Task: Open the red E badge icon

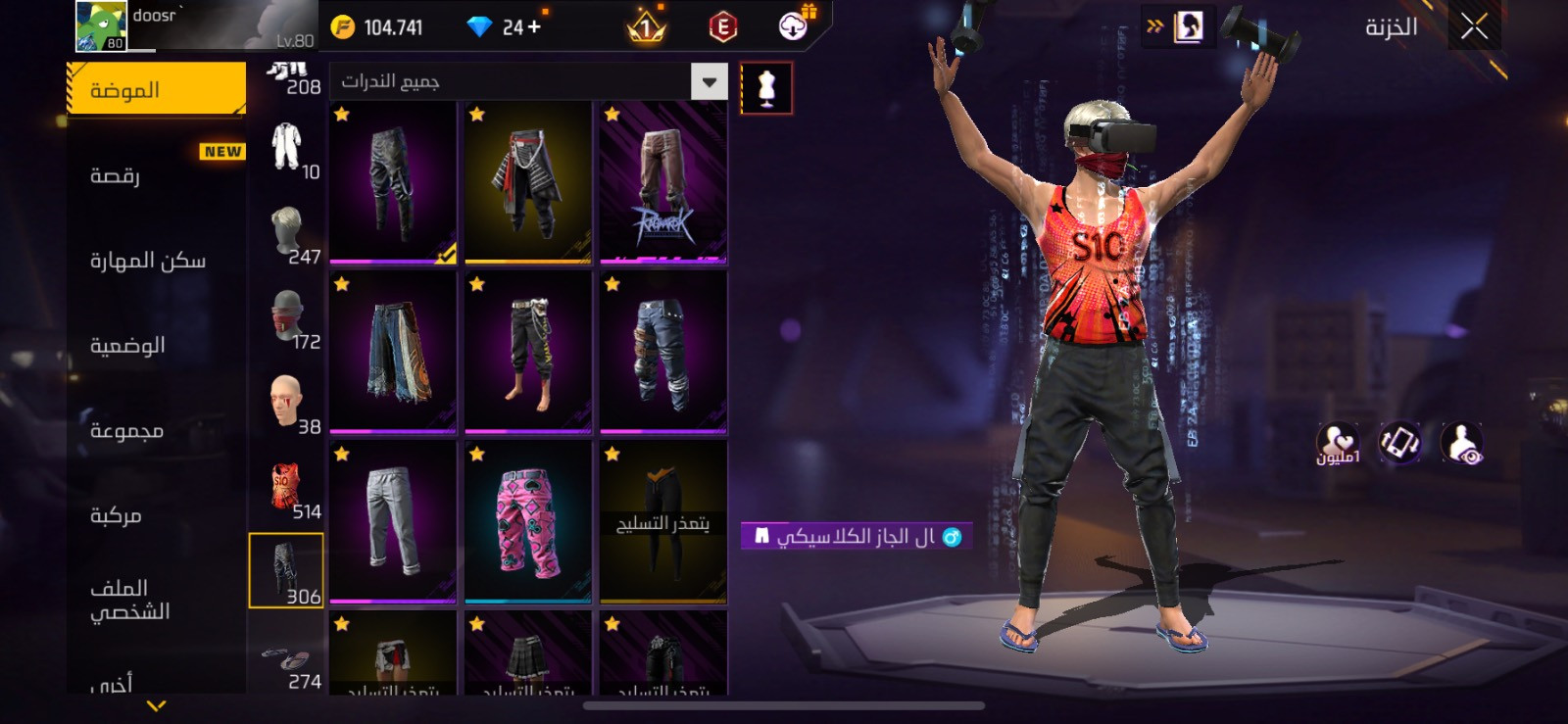Action: coord(722,27)
